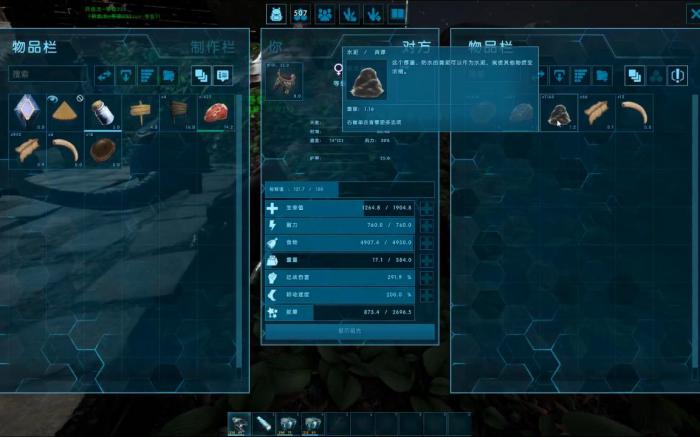Screen dimensions: 700x437
Task: Click the left inventory search box
Action: [x=48, y=74]
